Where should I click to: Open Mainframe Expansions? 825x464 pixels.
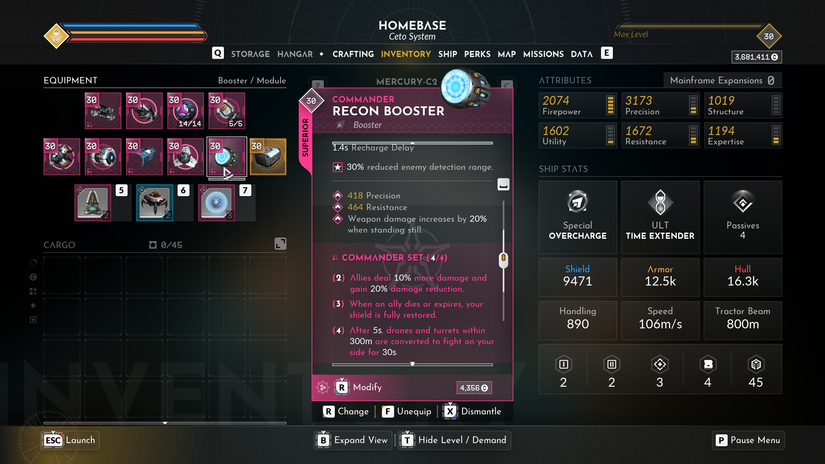[722, 80]
